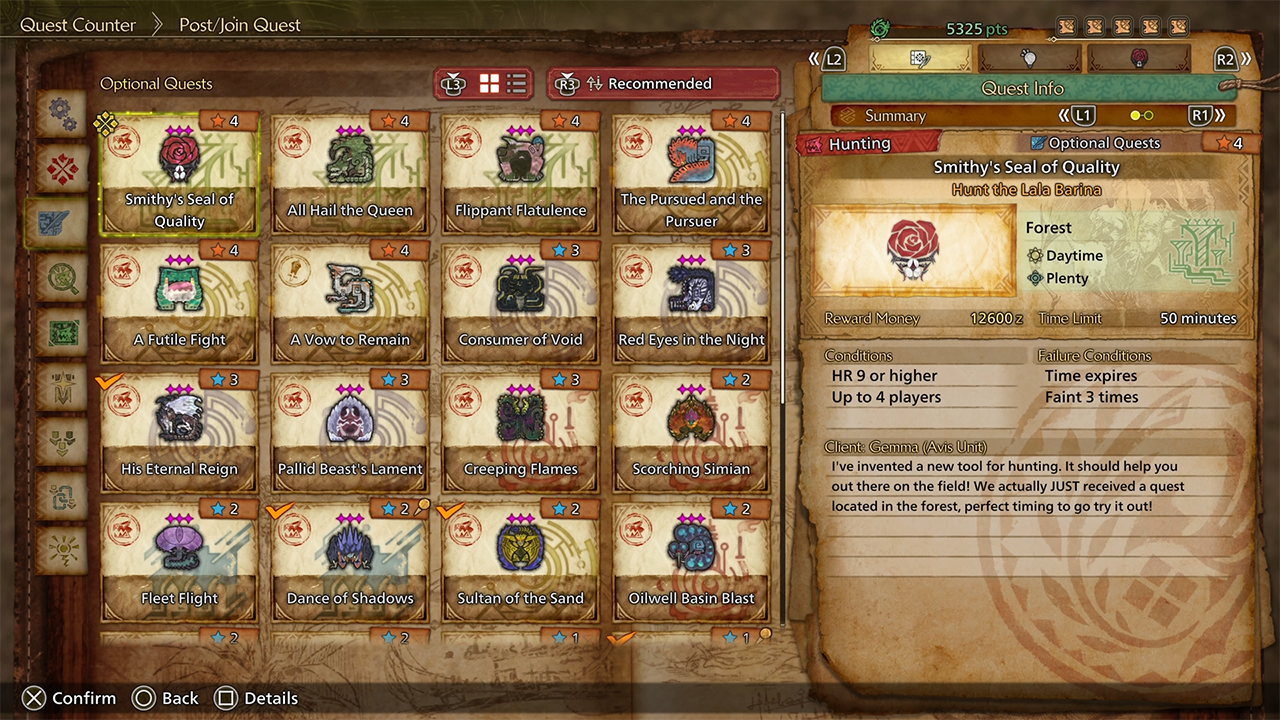This screenshot has height=720, width=1280.
Task: Open the Dance of Shadows quest
Action: pyautogui.click(x=350, y=562)
